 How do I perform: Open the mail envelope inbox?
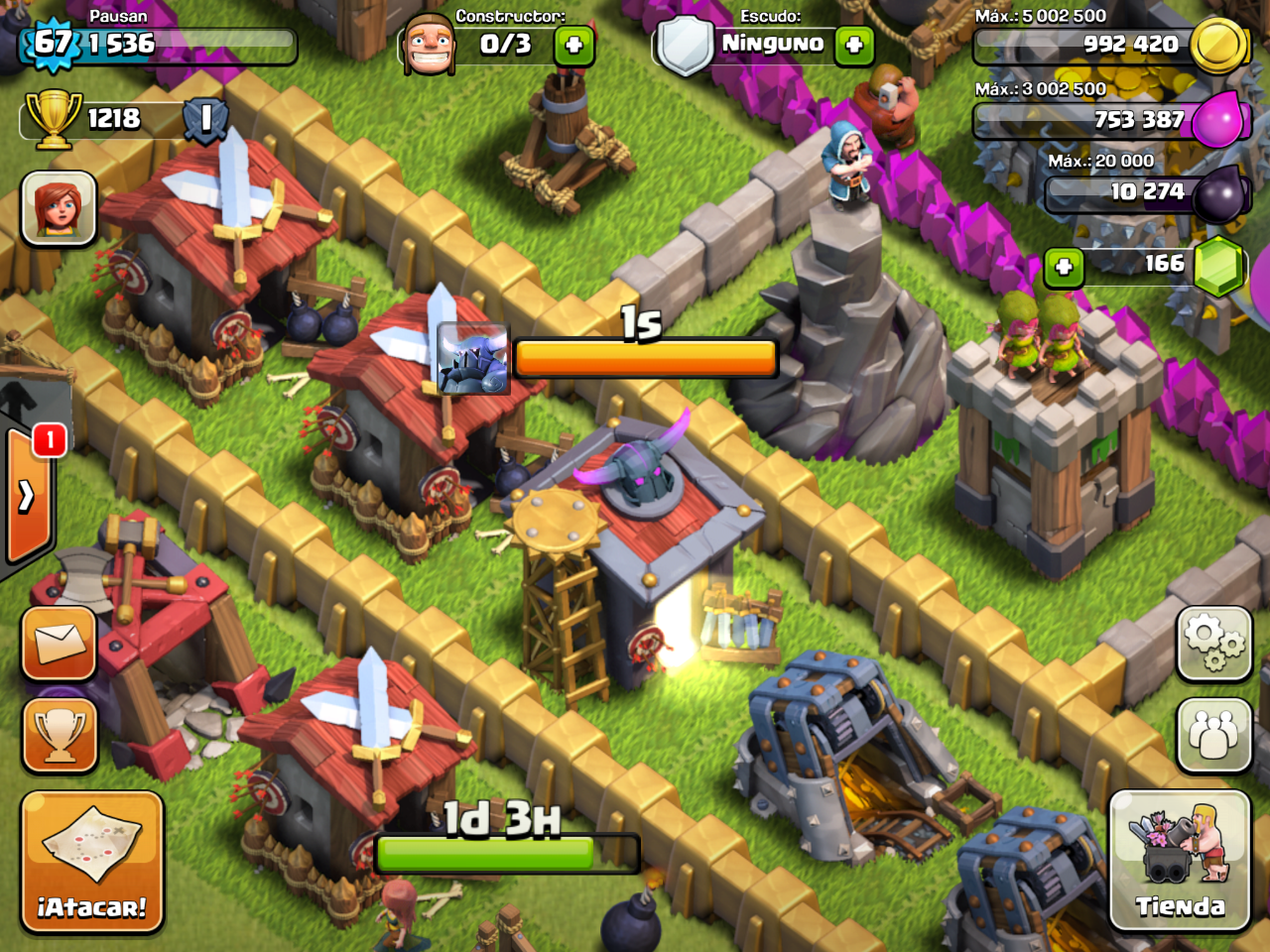click(60, 644)
